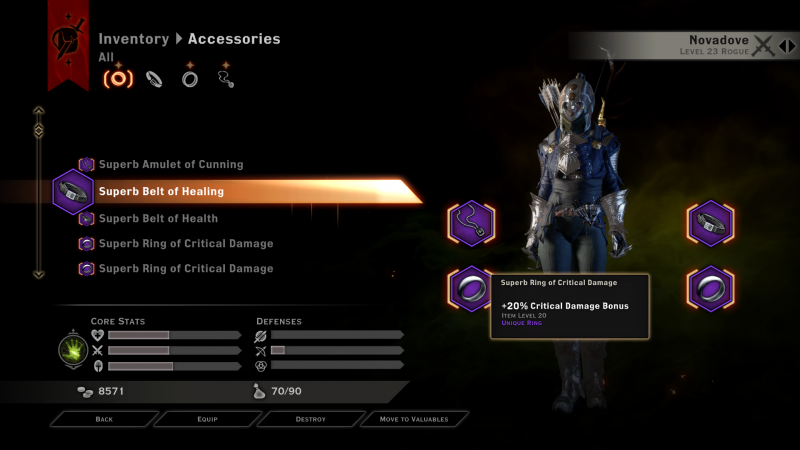Select Superb Belt of Health item
800x450 pixels.
[158, 218]
